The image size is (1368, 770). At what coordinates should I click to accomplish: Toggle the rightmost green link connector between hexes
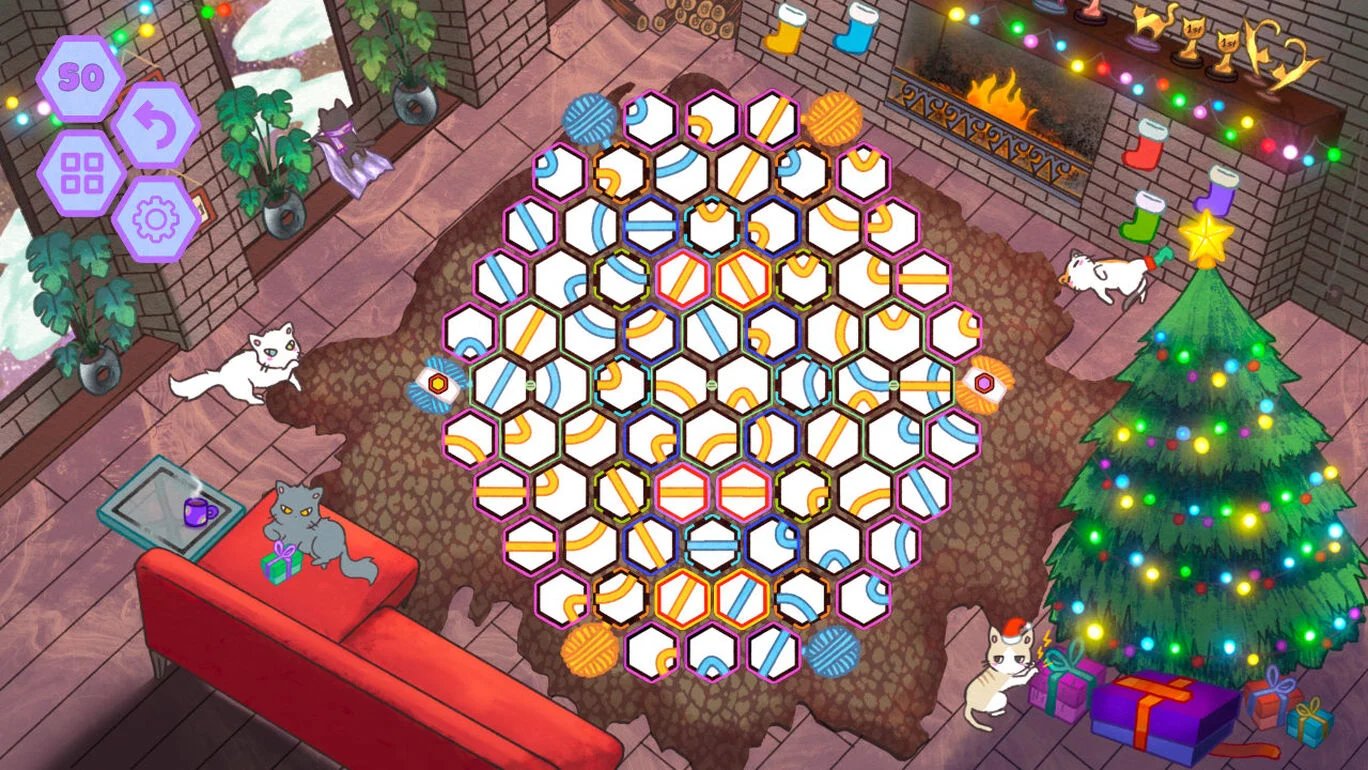point(892,385)
